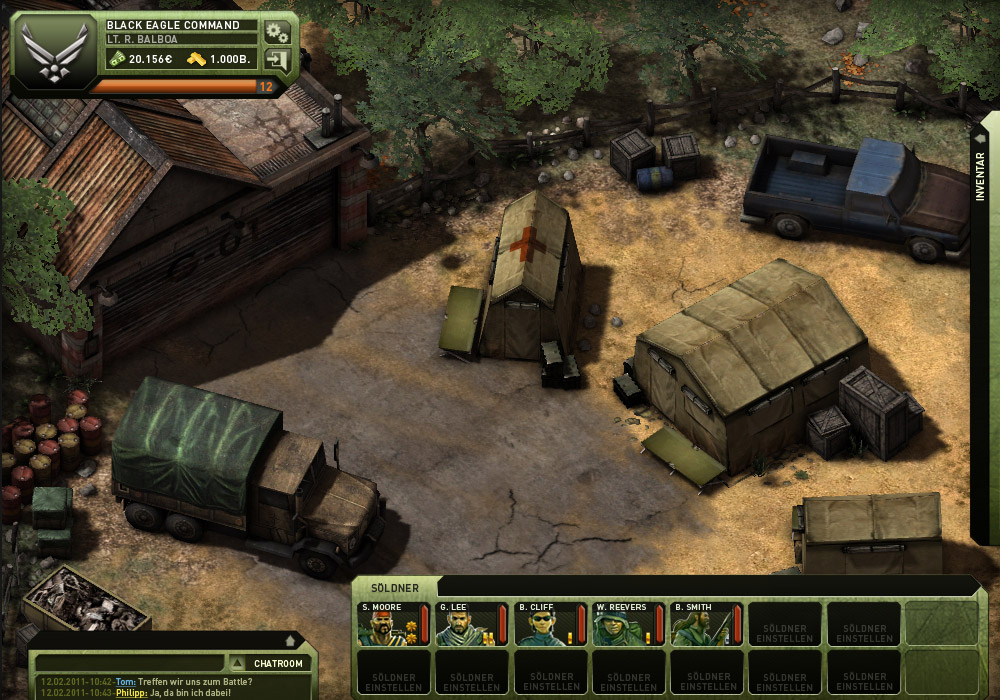
Task: Switch to the Söldner tab
Action: pyautogui.click(x=394, y=588)
